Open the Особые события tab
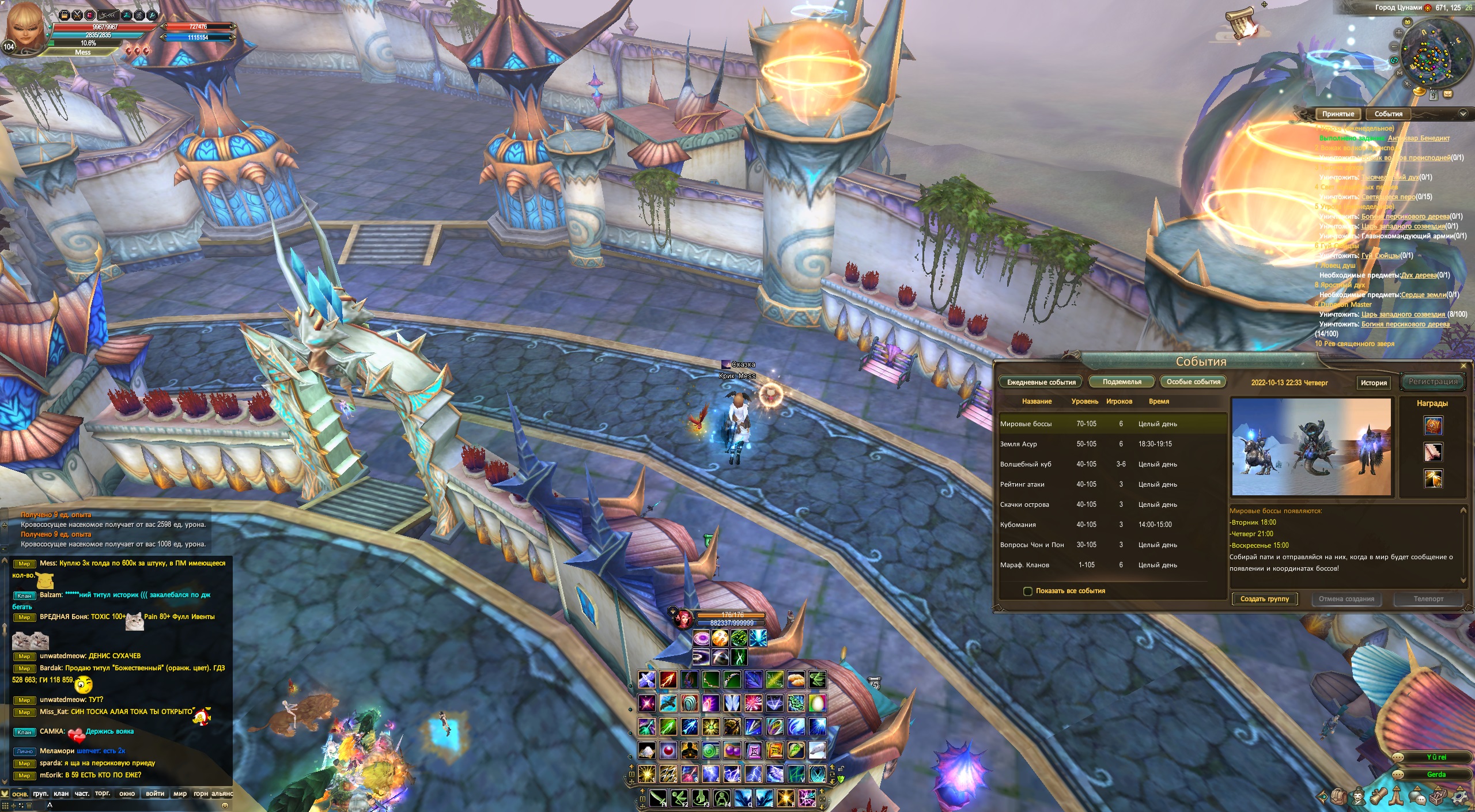Image resolution: width=1475 pixels, height=812 pixels. [x=1193, y=382]
